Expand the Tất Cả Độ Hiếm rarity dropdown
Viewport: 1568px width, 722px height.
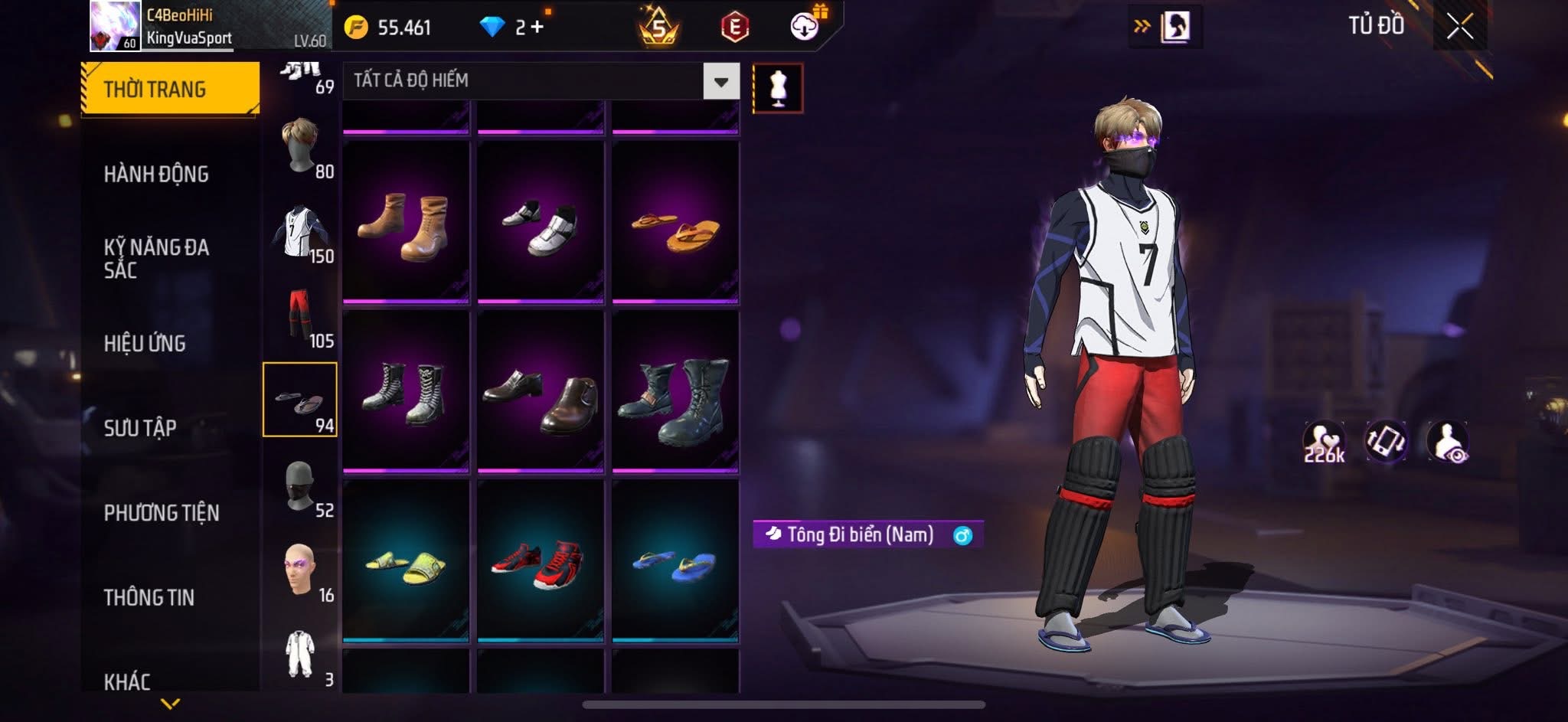[x=720, y=81]
